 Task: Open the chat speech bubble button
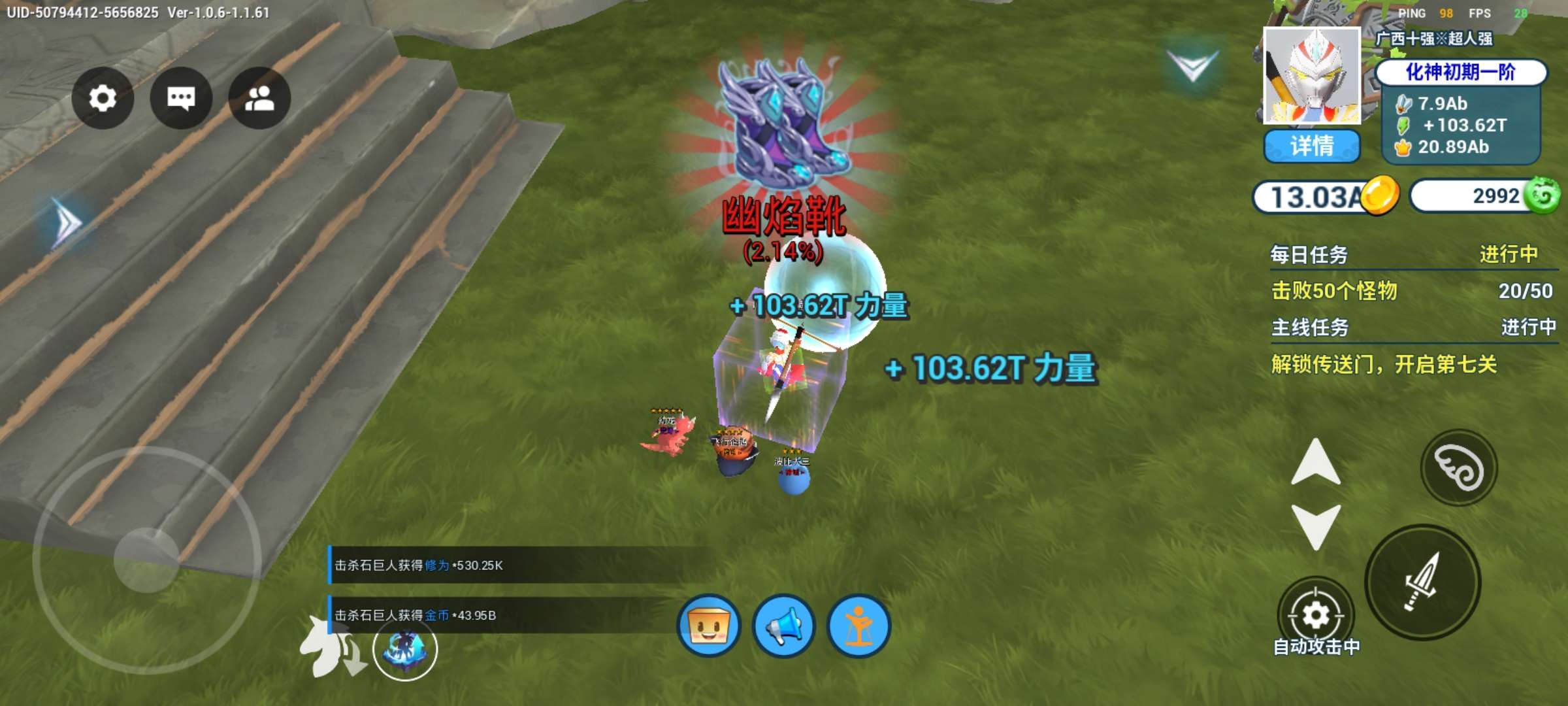click(181, 98)
